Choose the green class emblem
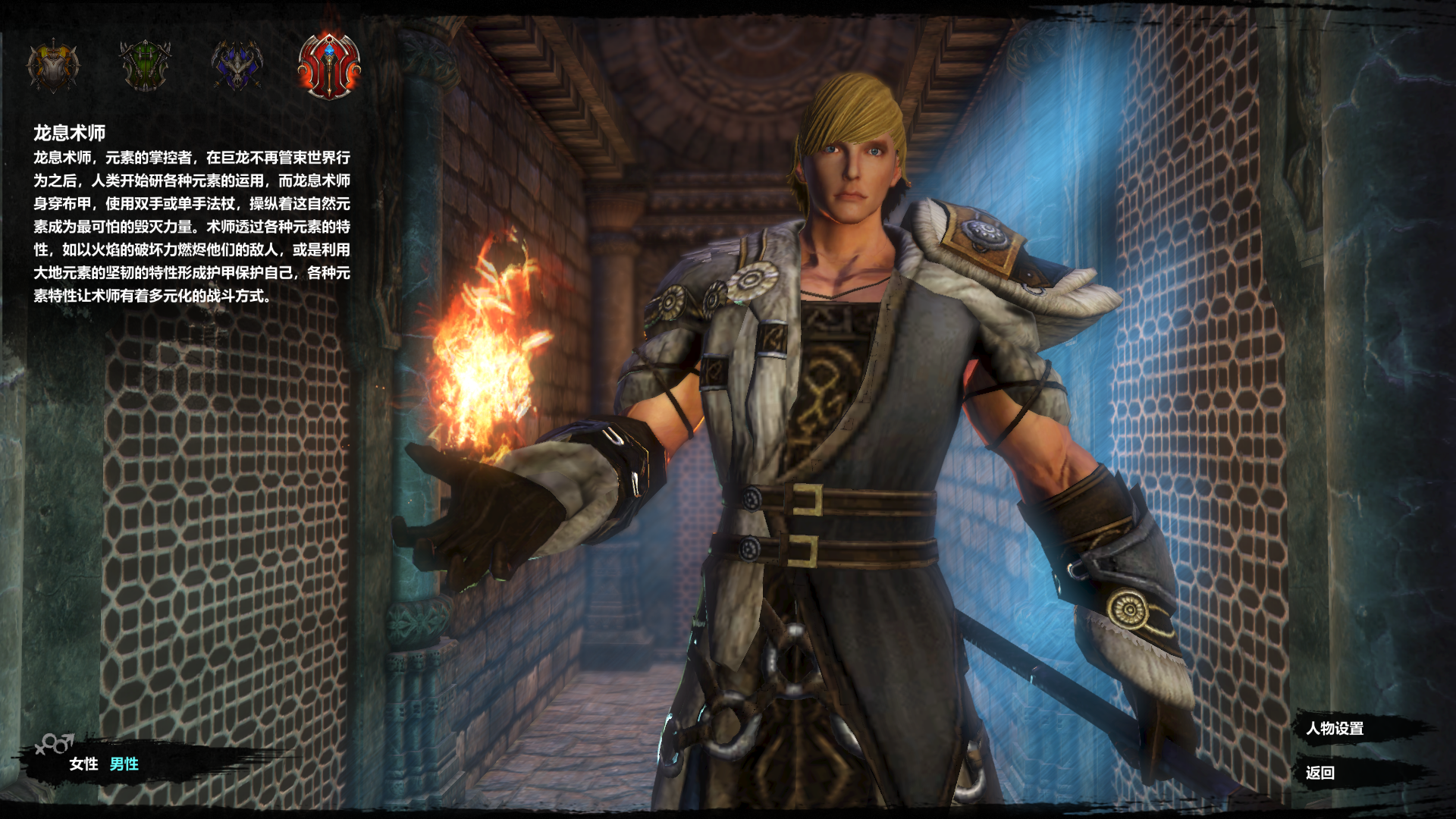The height and width of the screenshot is (819, 1456). (145, 65)
